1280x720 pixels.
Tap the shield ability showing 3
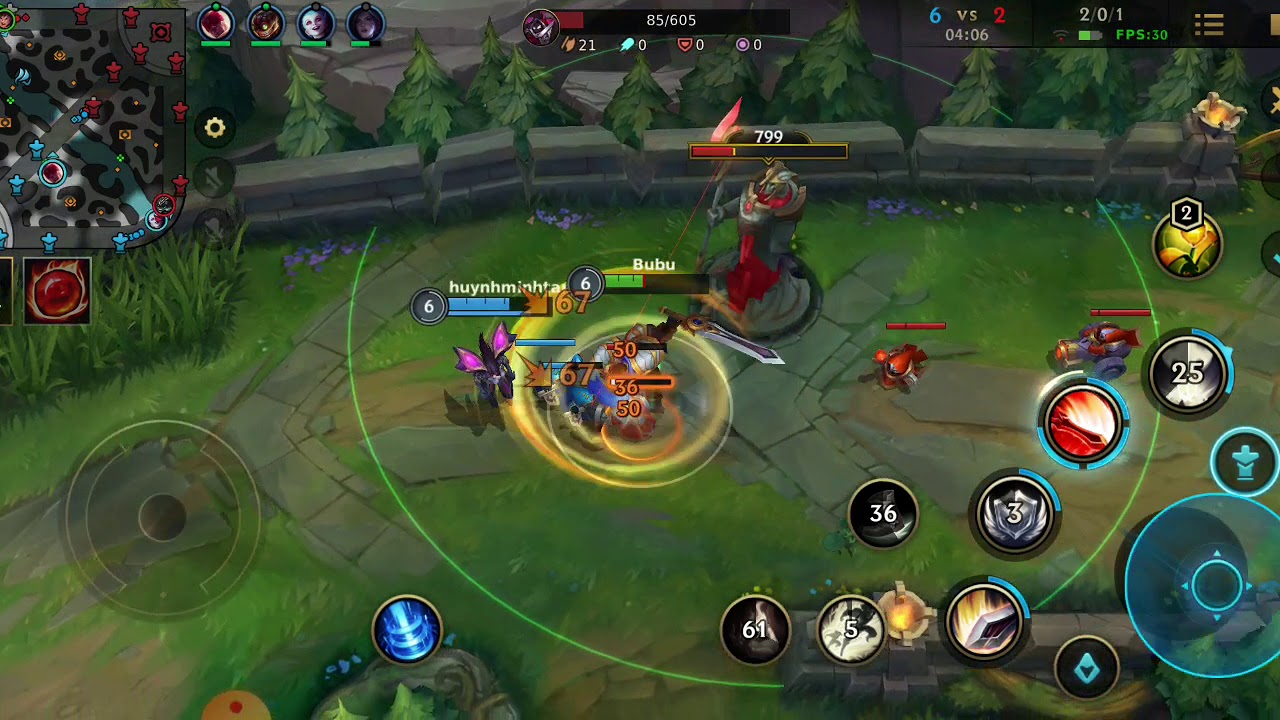coord(1015,514)
